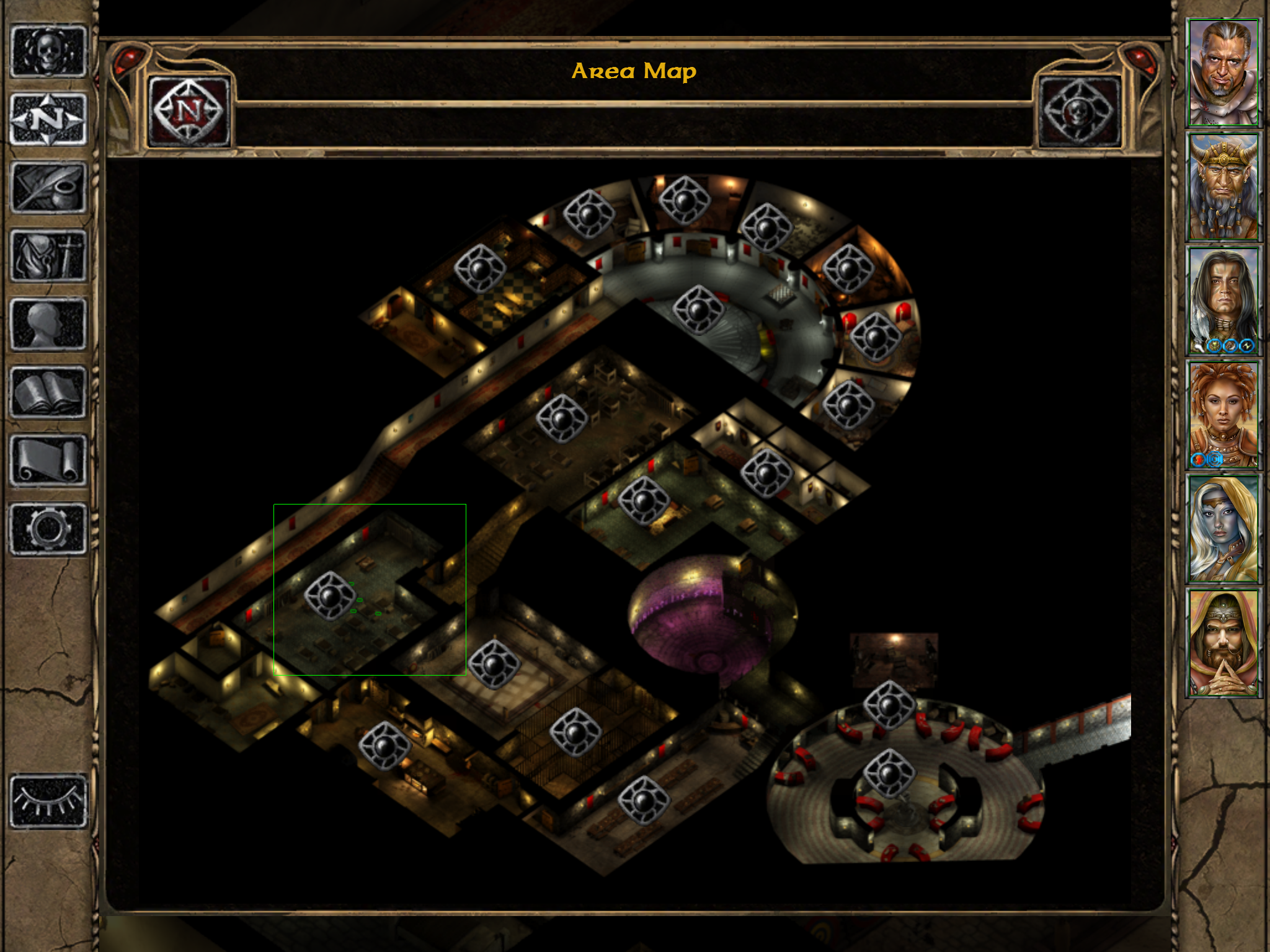Select the red-haired woman portrait
The height and width of the screenshot is (952, 1270).
click(1223, 415)
